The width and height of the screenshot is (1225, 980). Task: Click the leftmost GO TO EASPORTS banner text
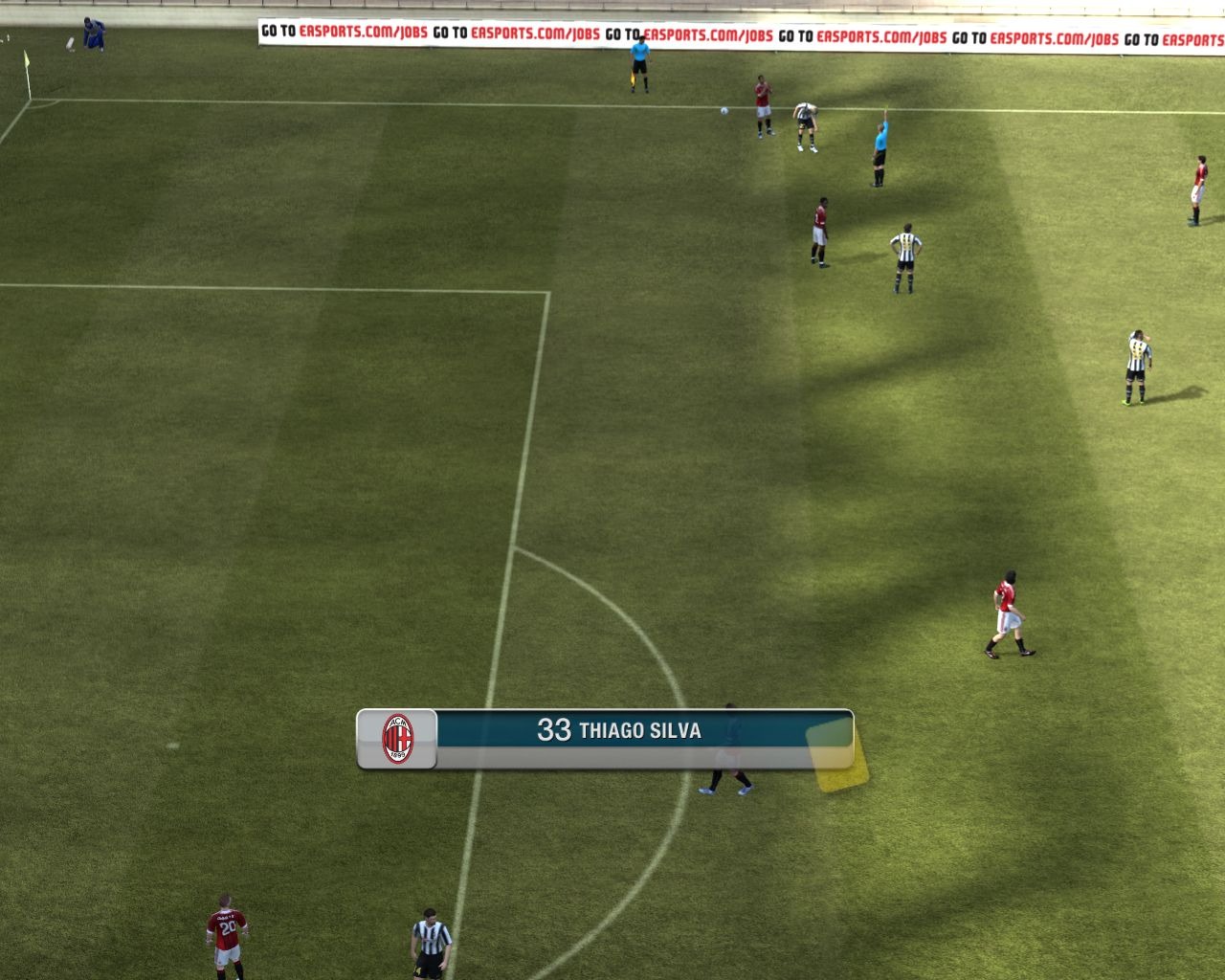tap(278, 32)
